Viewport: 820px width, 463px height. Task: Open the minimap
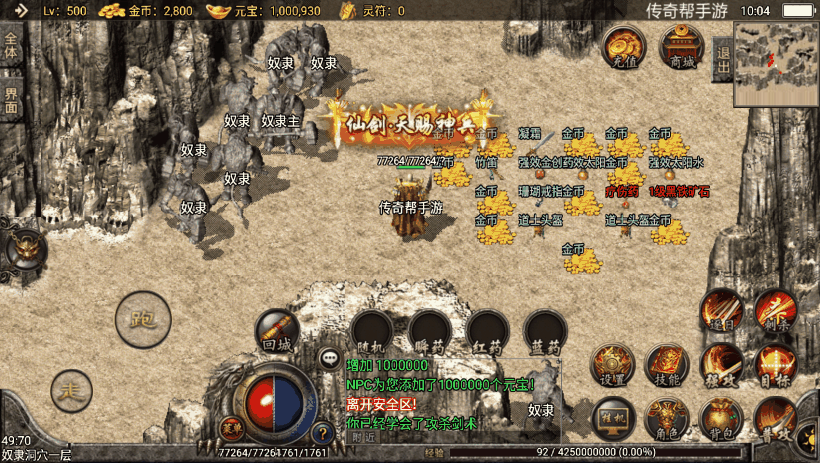(x=776, y=64)
